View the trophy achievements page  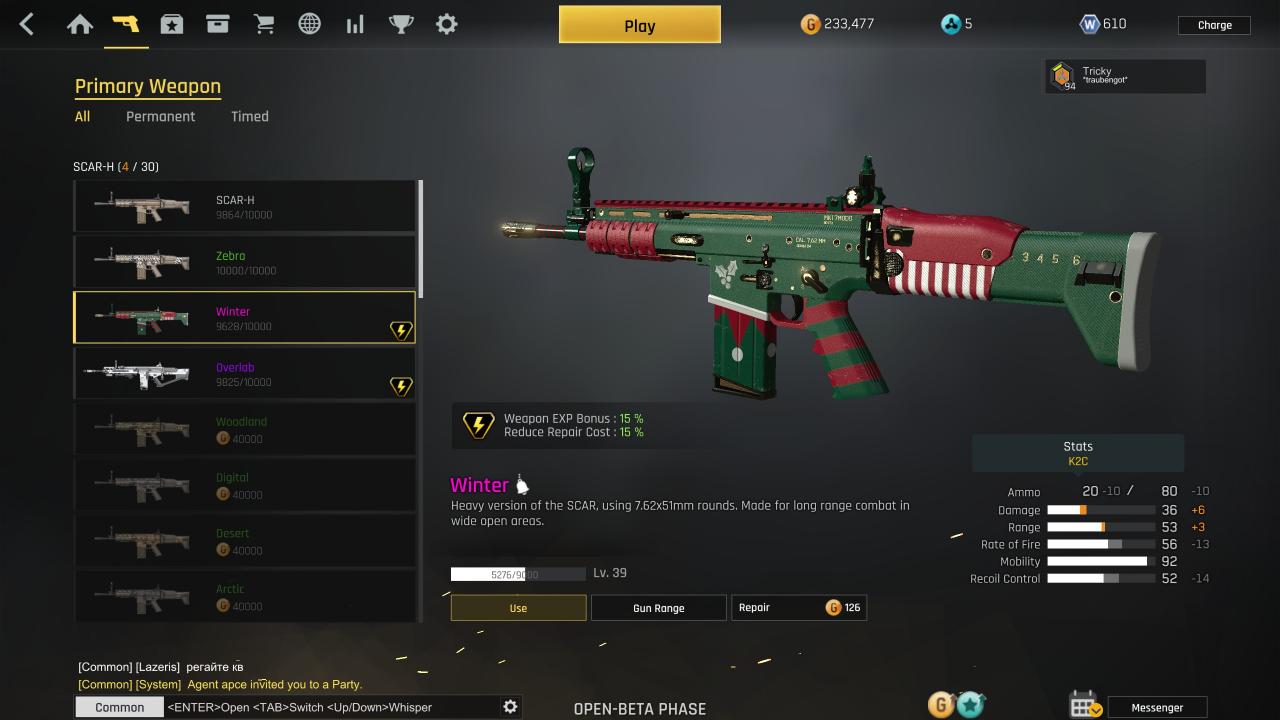click(x=401, y=25)
